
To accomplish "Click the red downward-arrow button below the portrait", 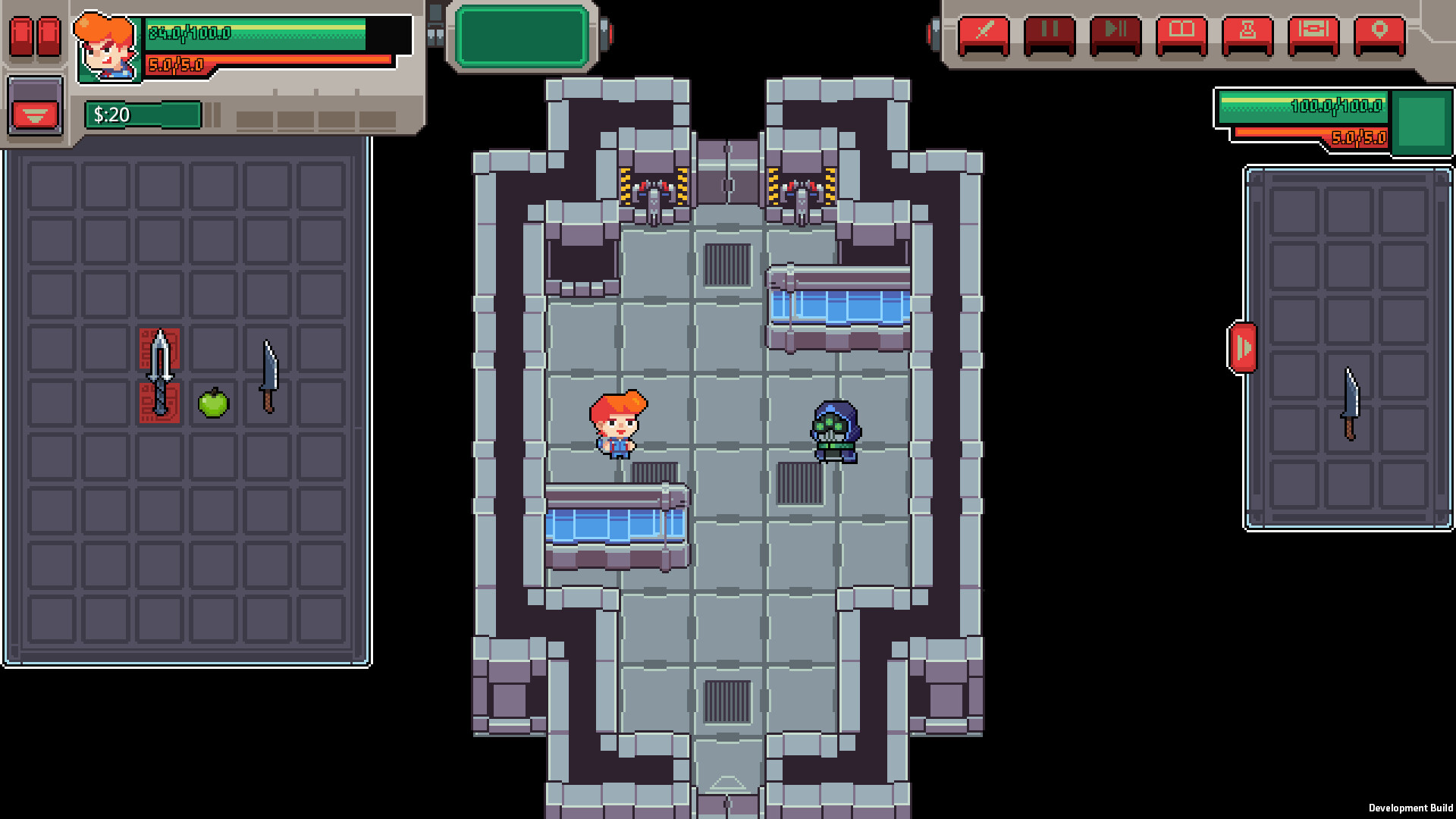I will (x=33, y=115).
